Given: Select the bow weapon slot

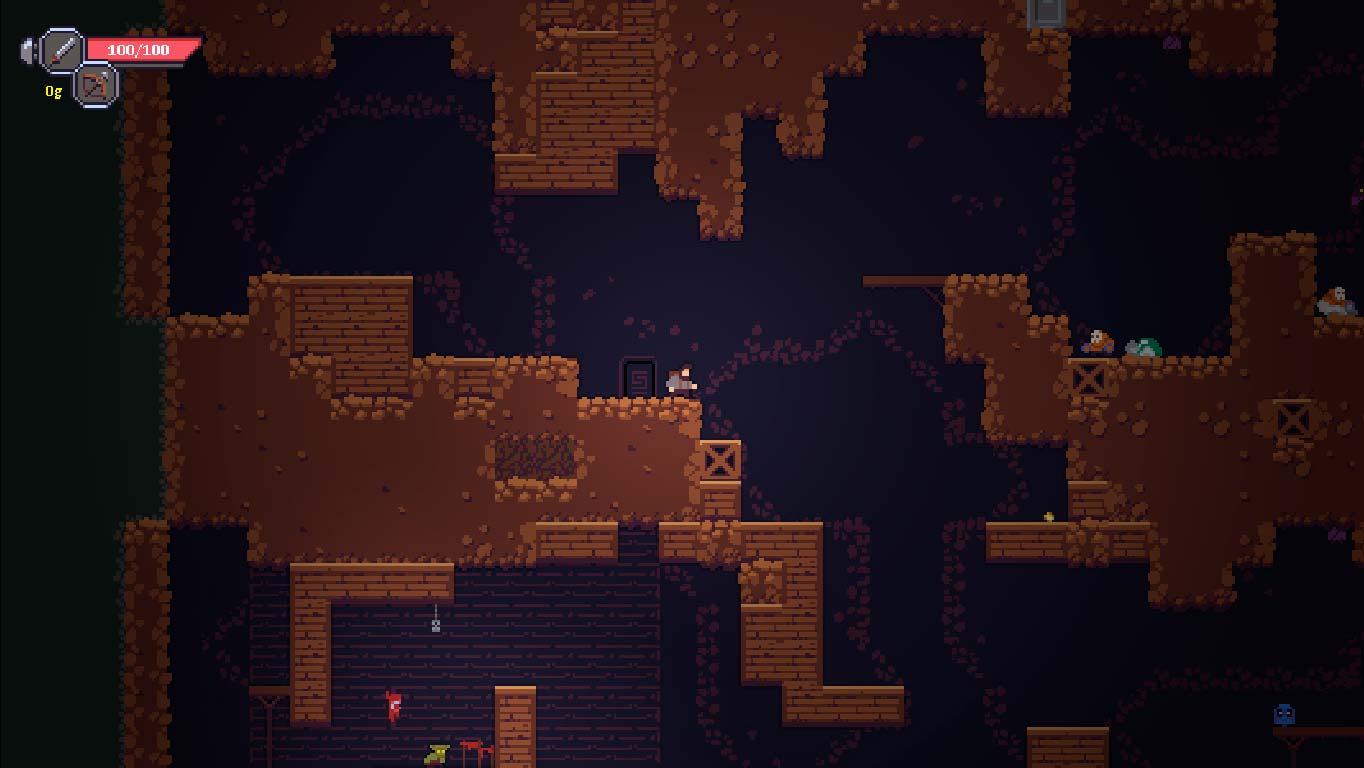Looking at the screenshot, I should pyautogui.click(x=96, y=85).
